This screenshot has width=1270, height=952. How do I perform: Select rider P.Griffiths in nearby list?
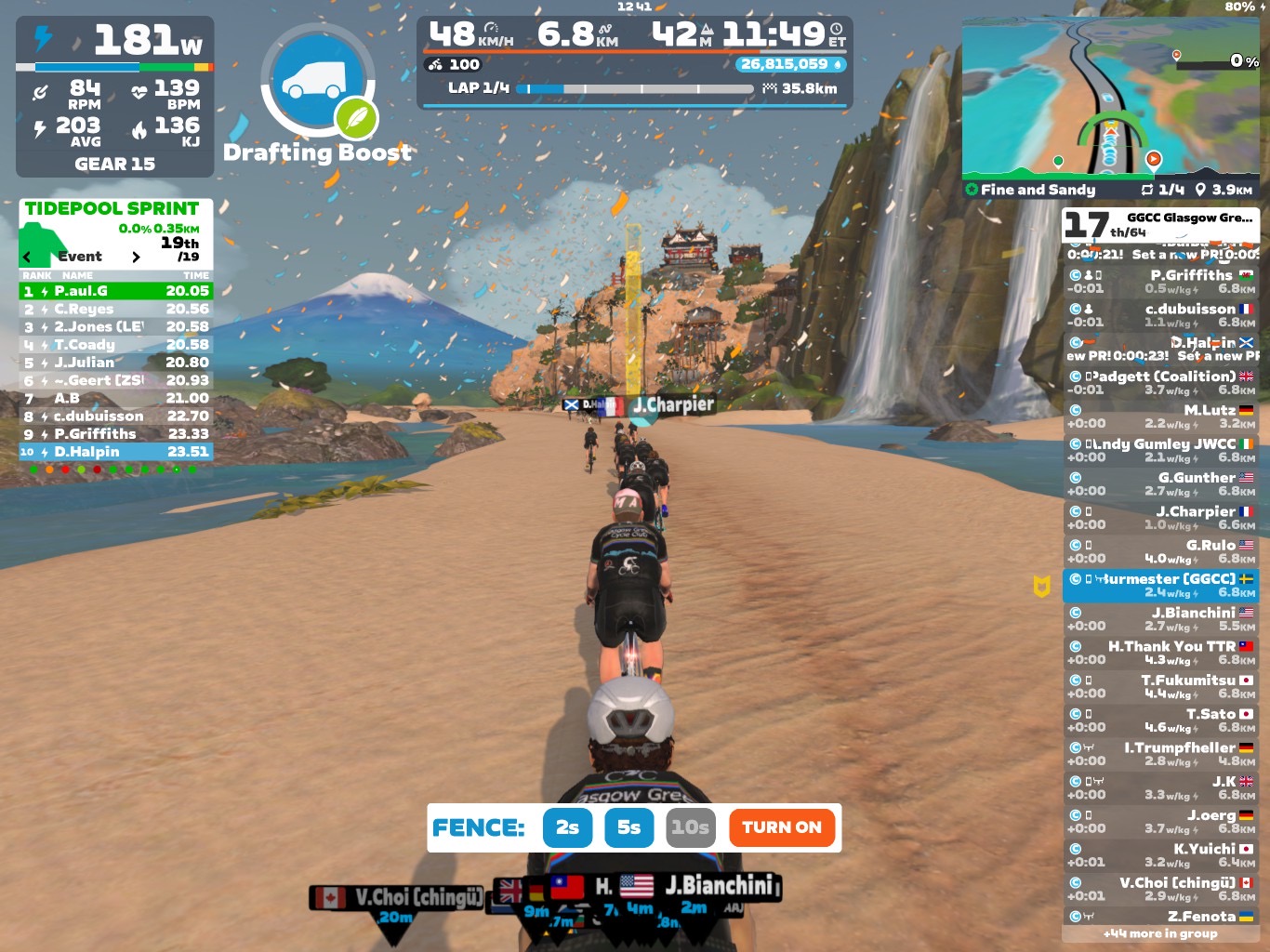[x=1160, y=282]
